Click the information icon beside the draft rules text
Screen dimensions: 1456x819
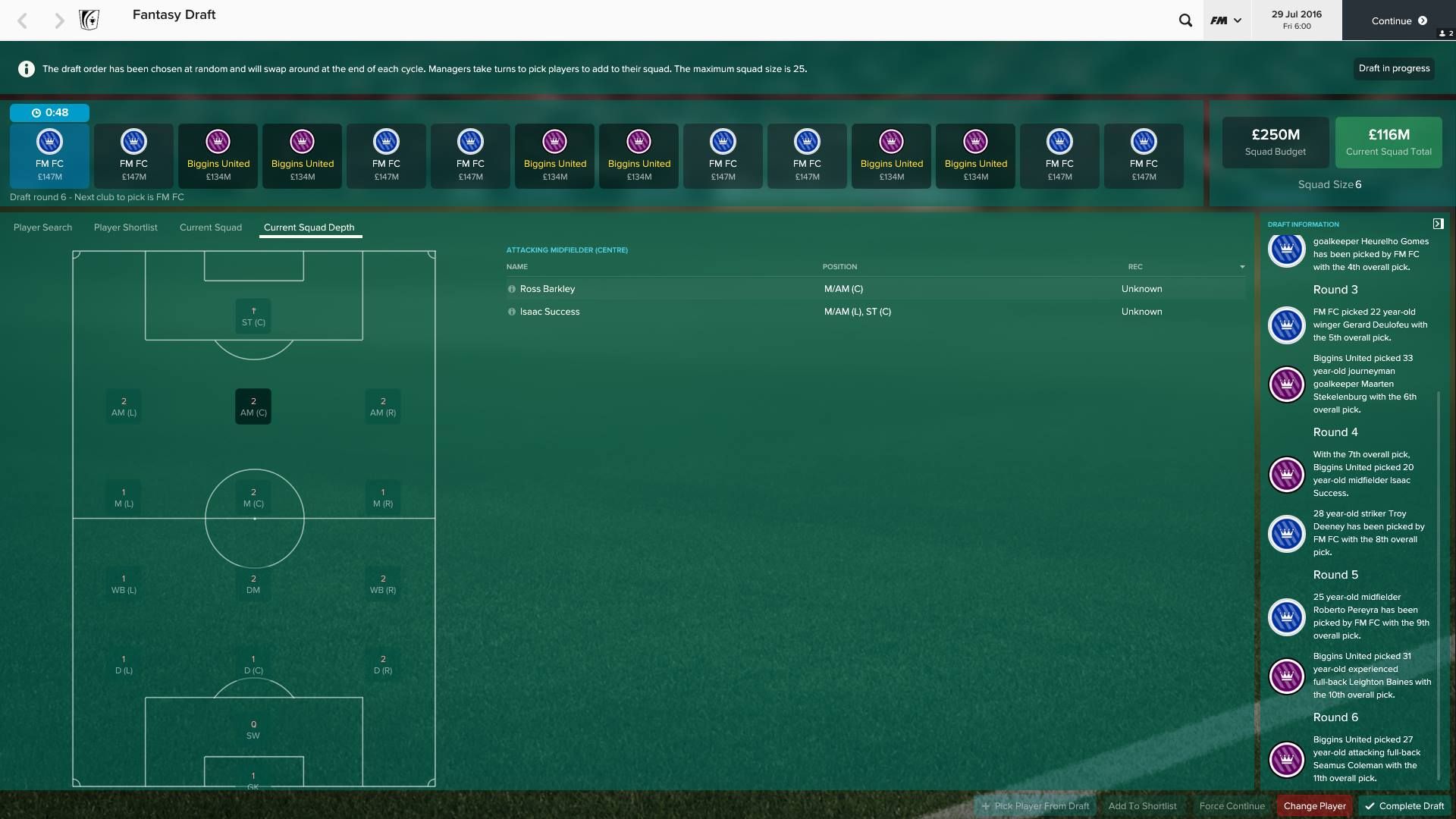click(x=27, y=68)
